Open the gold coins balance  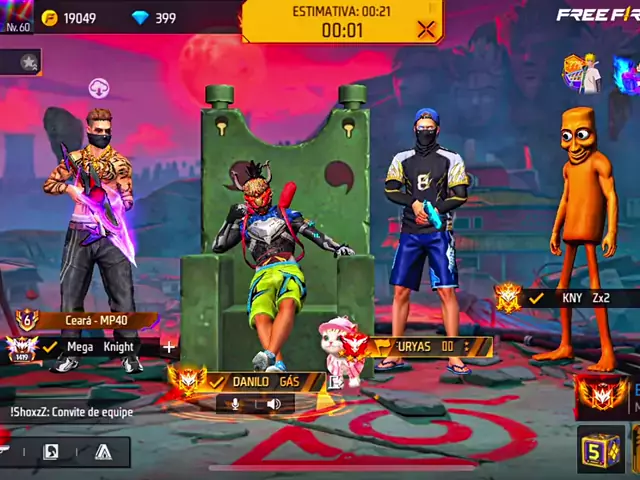coord(70,18)
